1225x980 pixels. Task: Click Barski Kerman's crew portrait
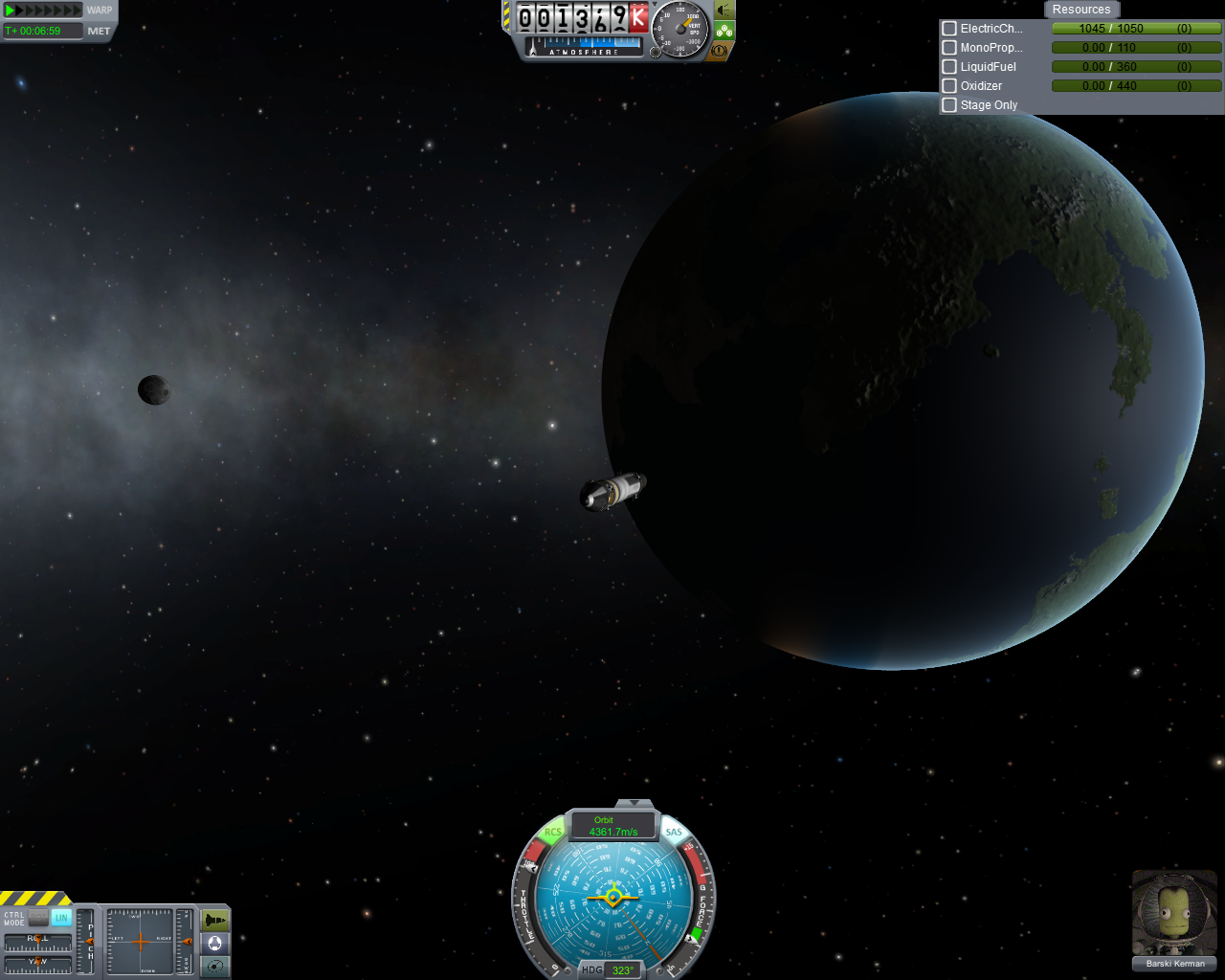(1174, 914)
